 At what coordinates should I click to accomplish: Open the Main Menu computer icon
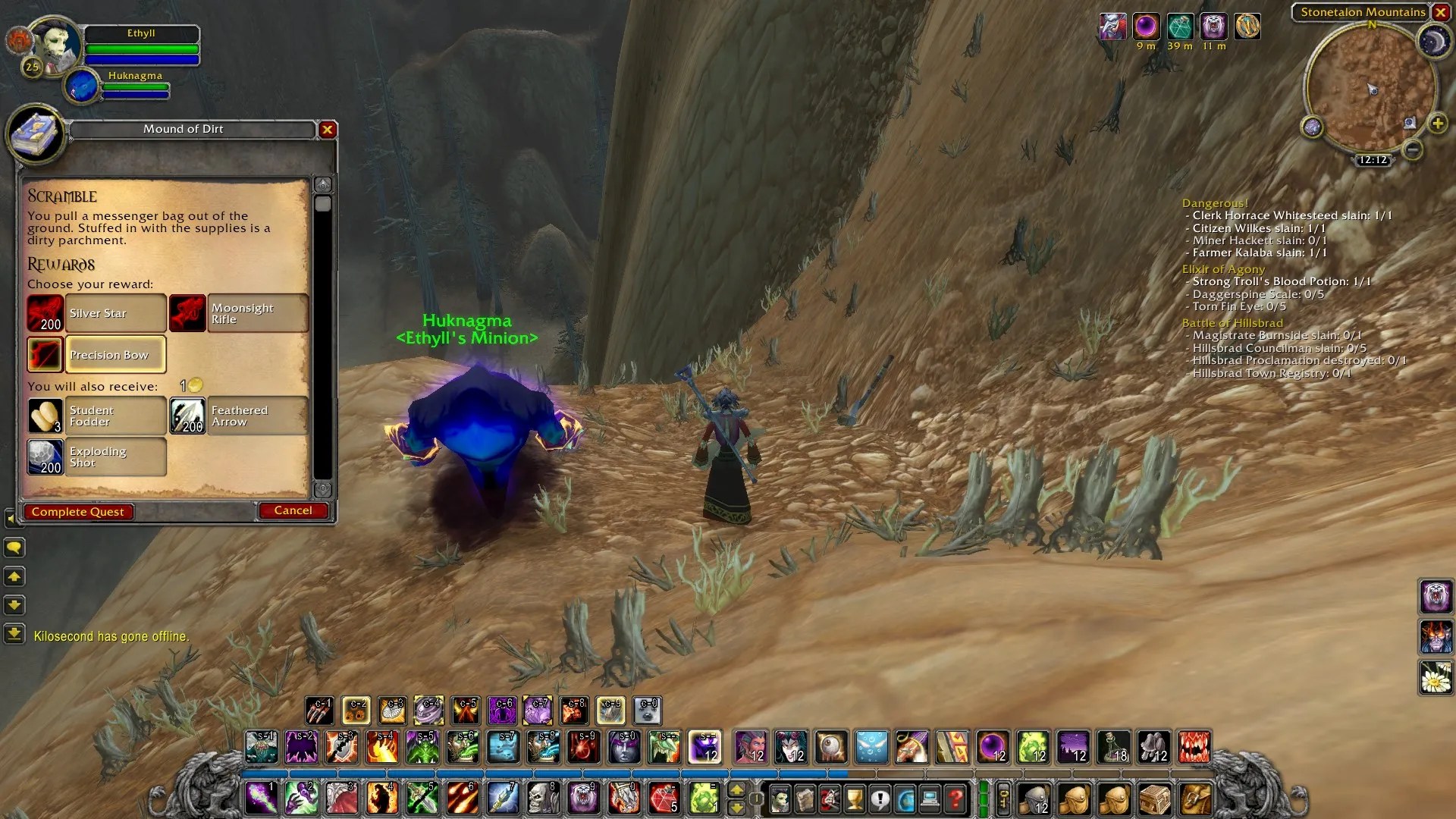(x=930, y=799)
